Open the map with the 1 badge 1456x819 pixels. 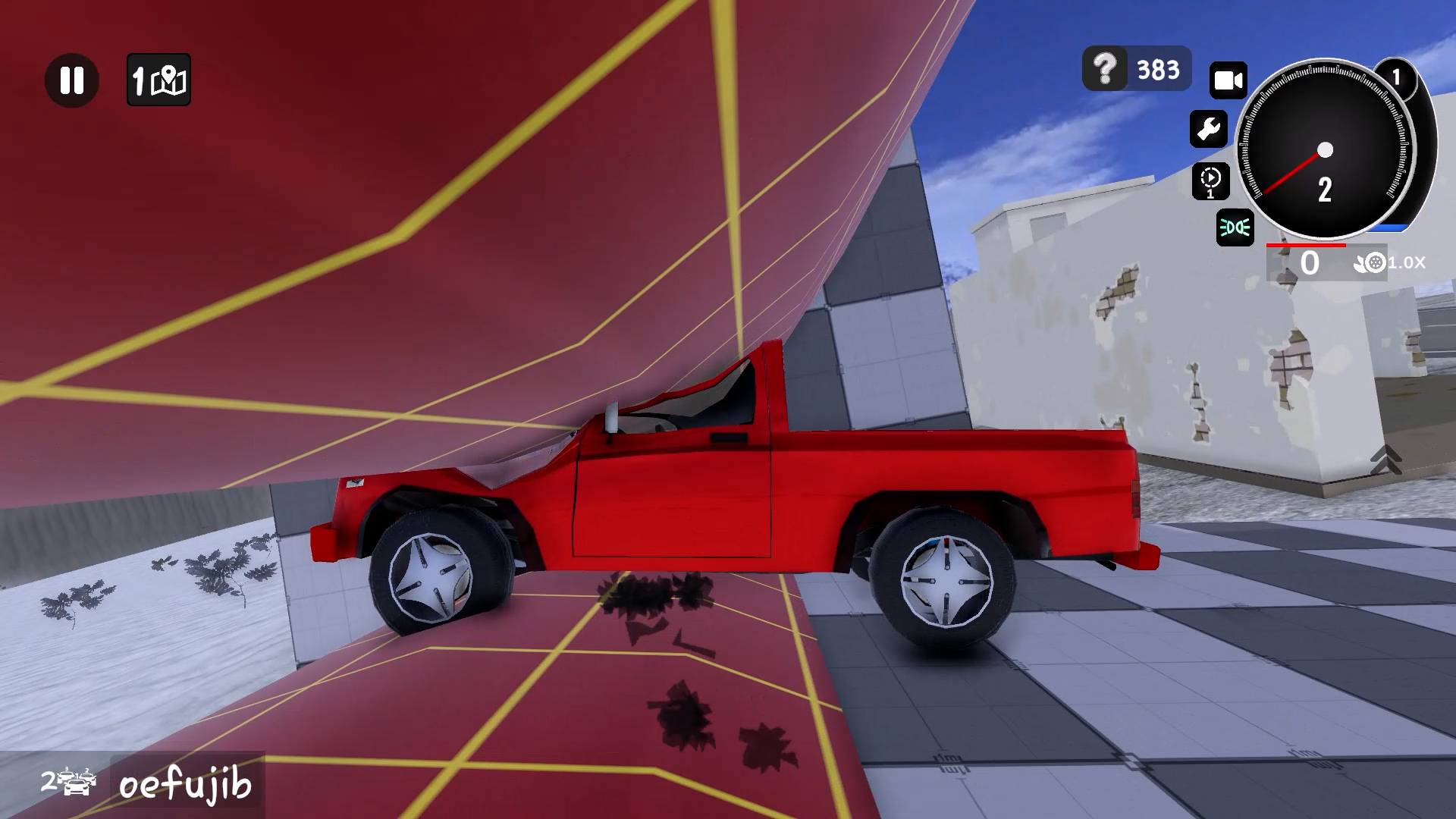158,80
